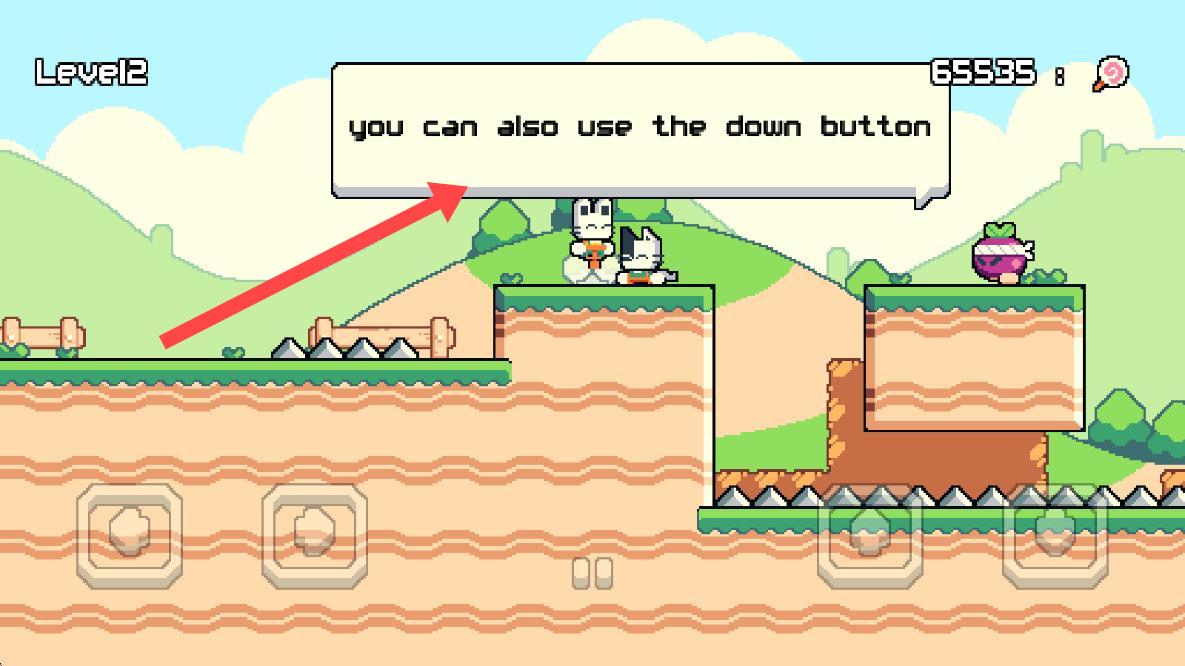This screenshot has width=1185, height=666.
Task: Pause the game with the pause icon
Action: click(x=592, y=573)
